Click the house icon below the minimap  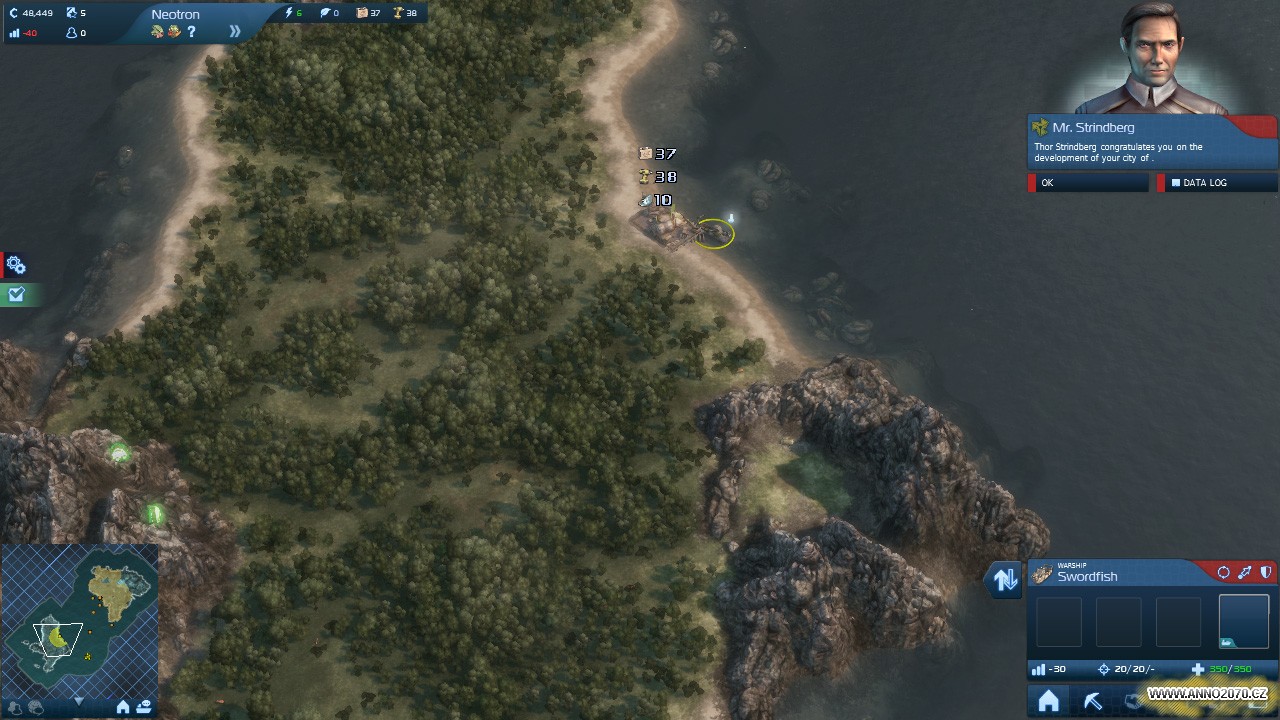click(123, 707)
